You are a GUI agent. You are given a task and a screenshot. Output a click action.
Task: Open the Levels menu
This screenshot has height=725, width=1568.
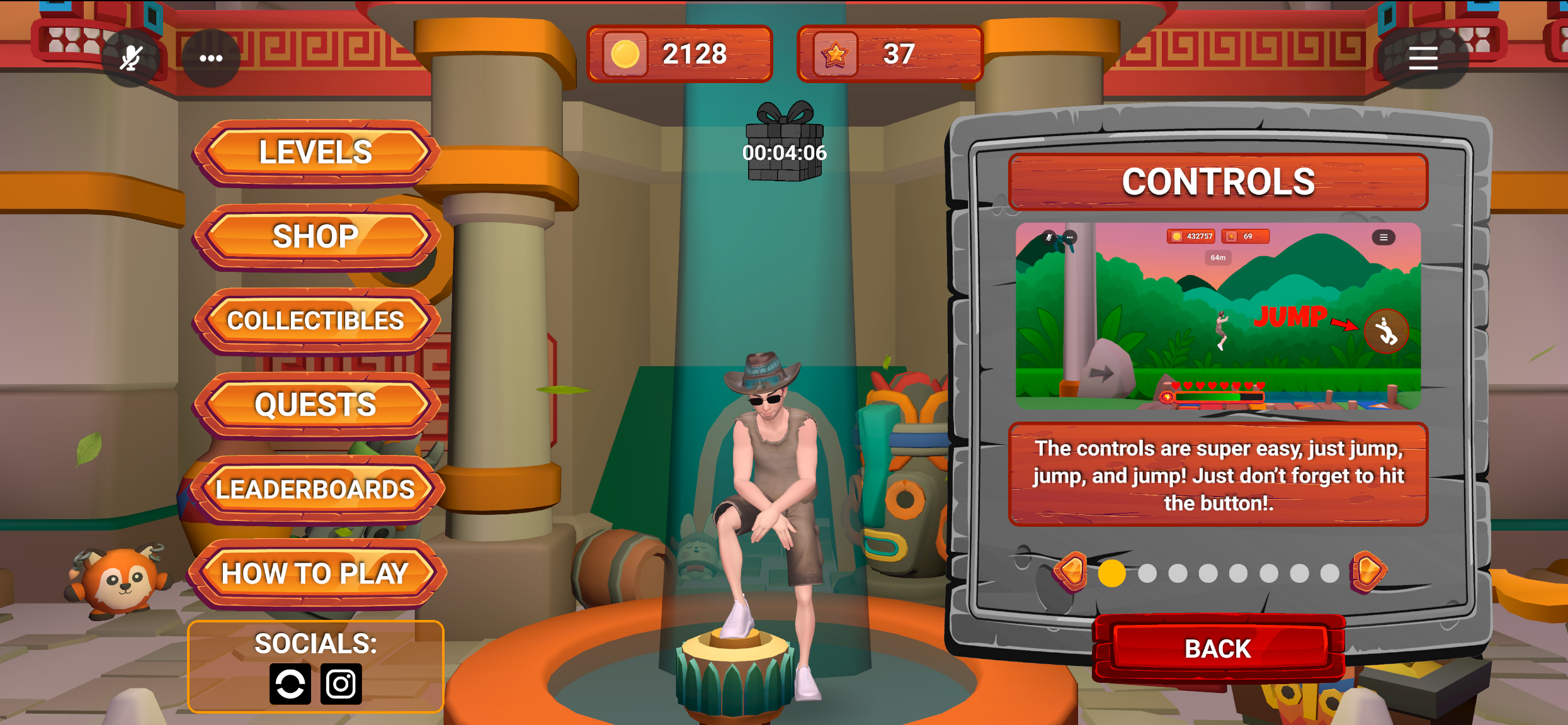click(x=315, y=152)
